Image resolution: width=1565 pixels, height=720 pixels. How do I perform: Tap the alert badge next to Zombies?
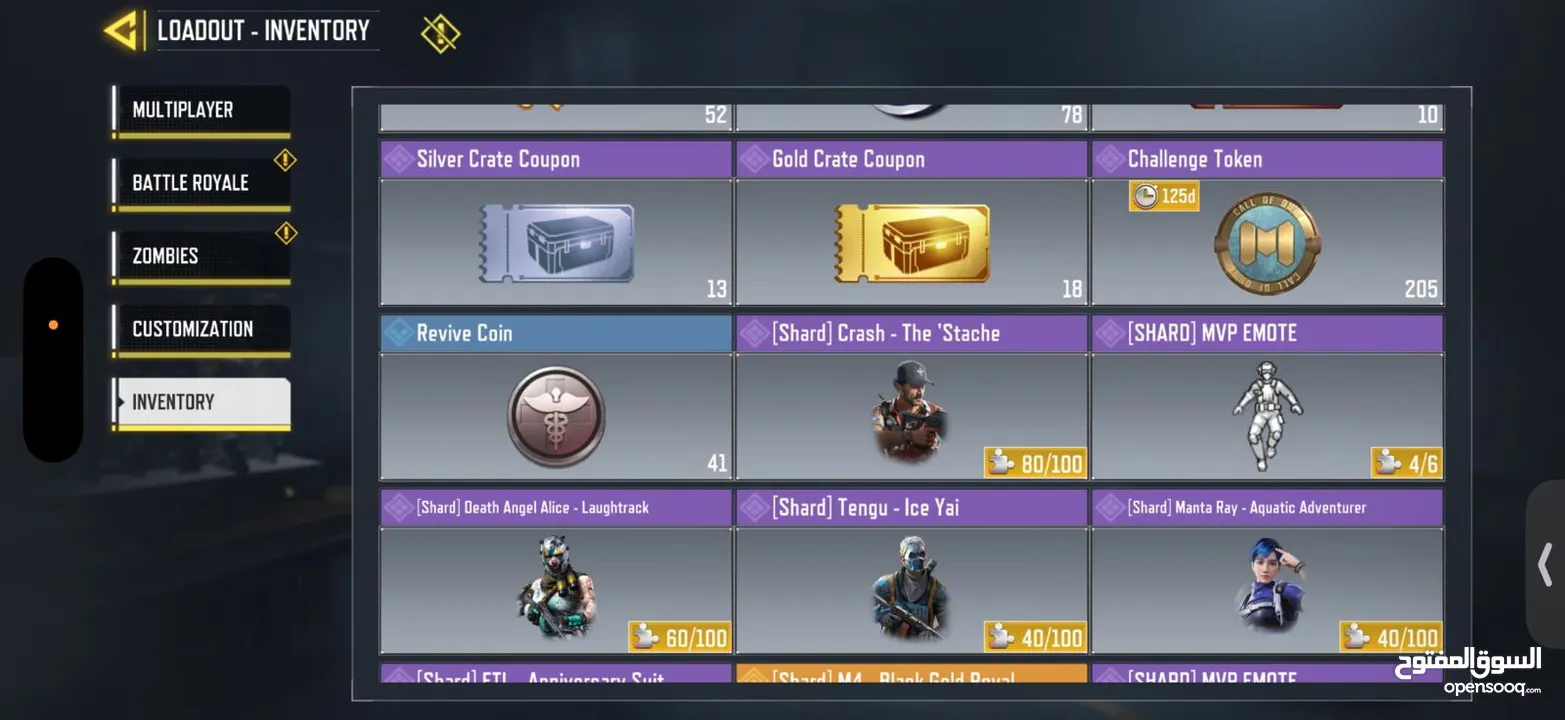285,232
